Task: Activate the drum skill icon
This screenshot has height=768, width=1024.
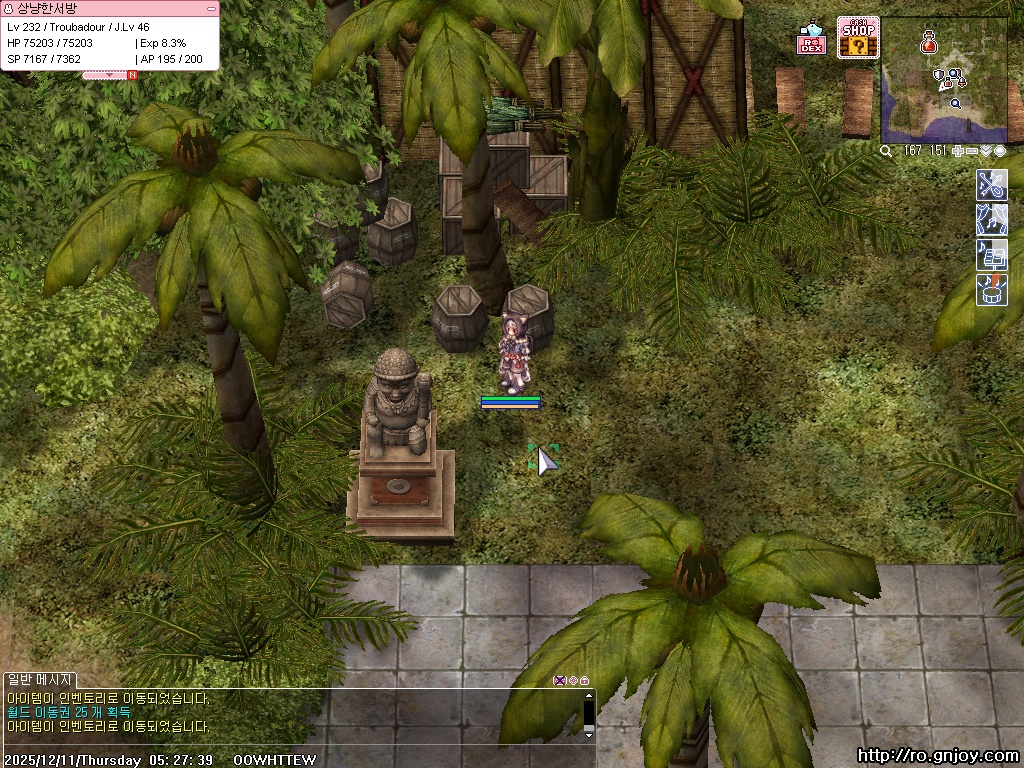Action: (991, 290)
